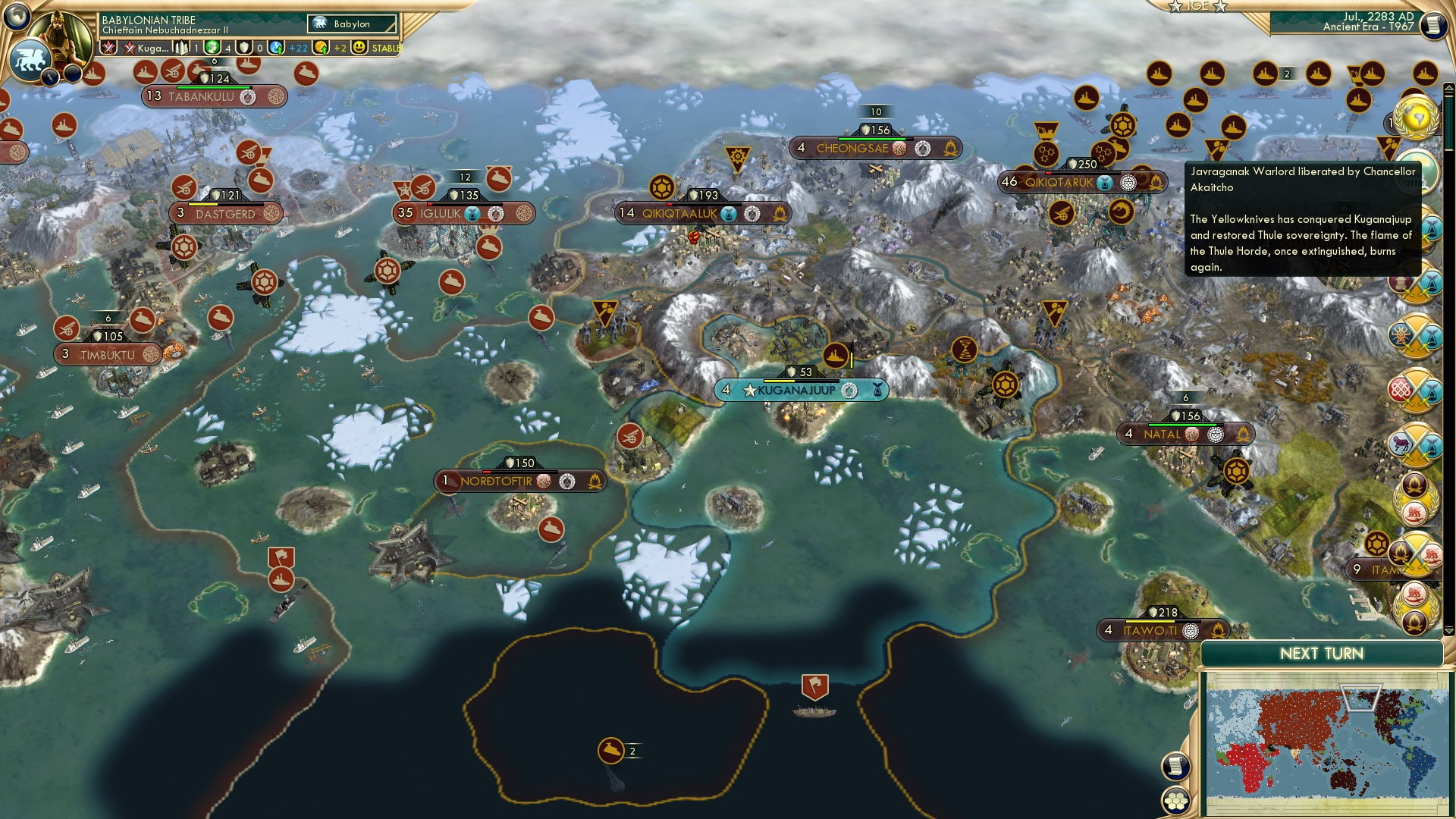Toggle the strategic view hex icon

(1176, 800)
